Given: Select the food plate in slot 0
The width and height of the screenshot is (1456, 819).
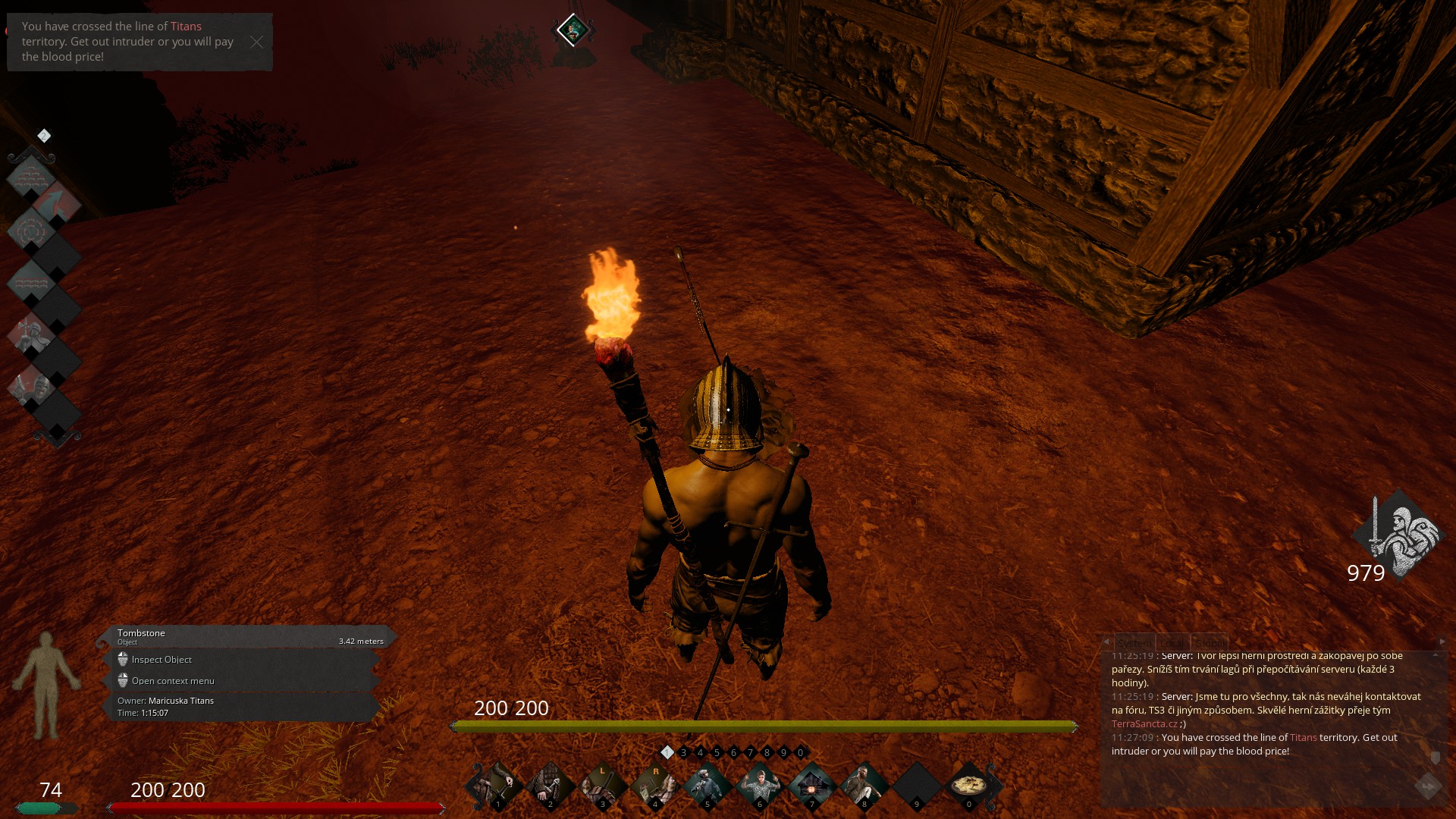Looking at the screenshot, I should click(968, 786).
